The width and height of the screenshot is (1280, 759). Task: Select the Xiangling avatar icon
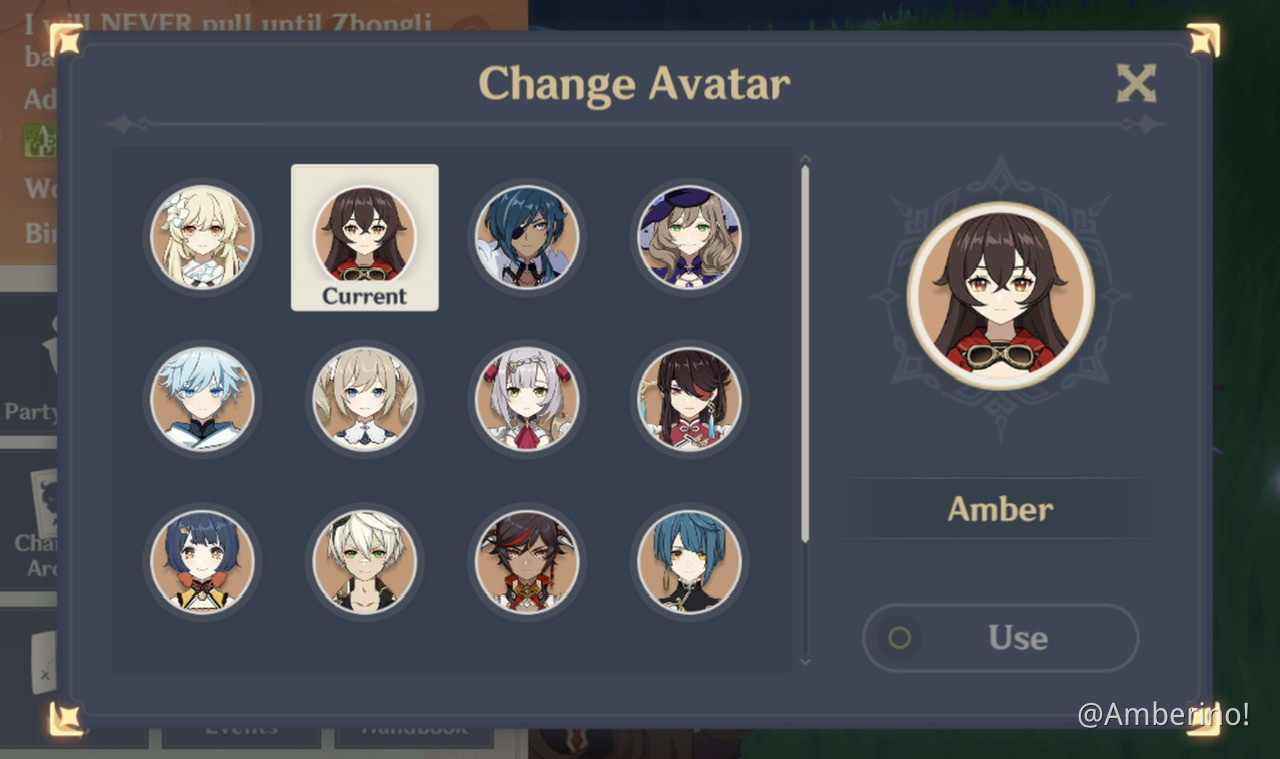pyautogui.click(x=203, y=562)
